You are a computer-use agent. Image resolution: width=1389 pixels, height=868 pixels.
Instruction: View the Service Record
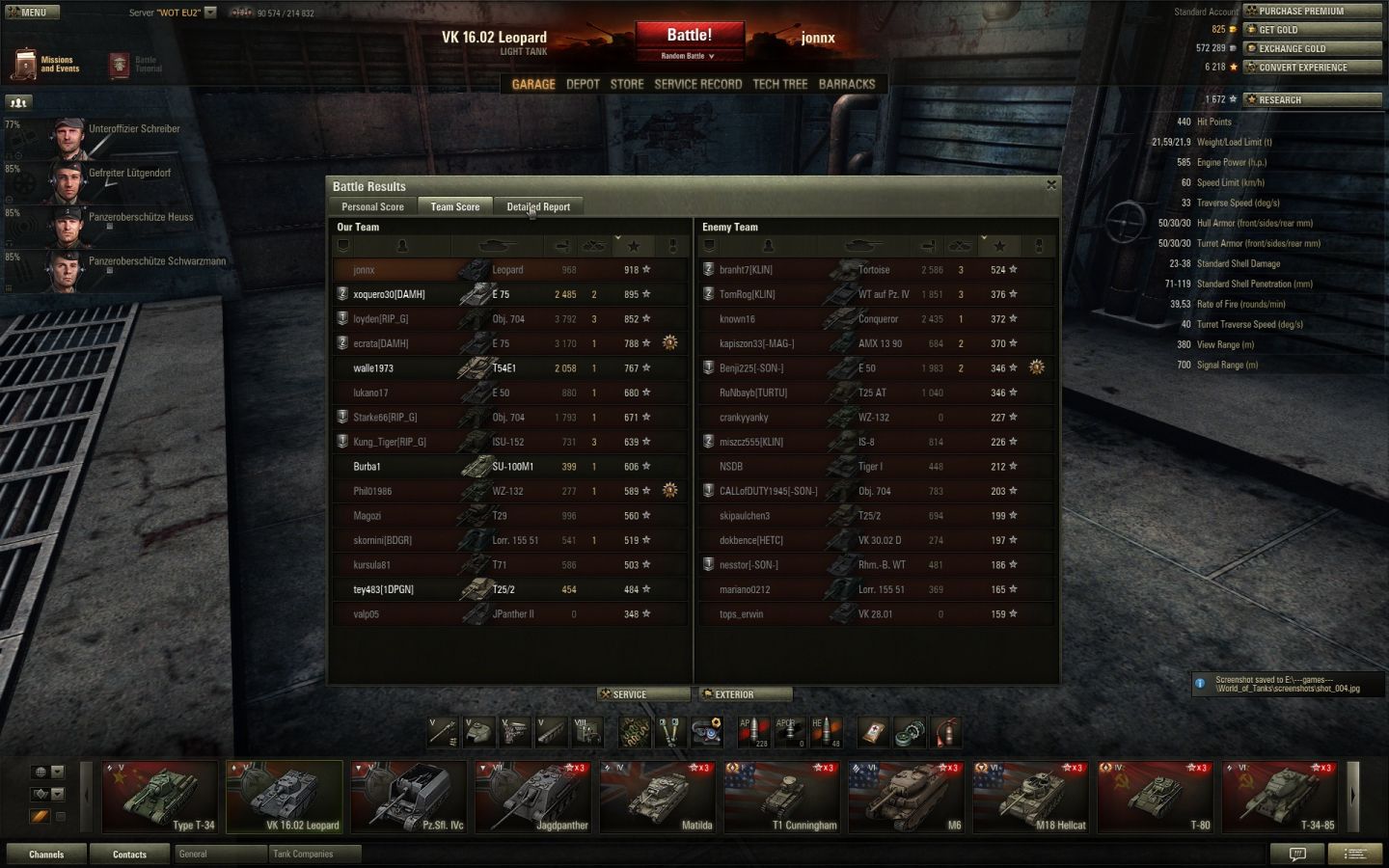click(x=697, y=84)
